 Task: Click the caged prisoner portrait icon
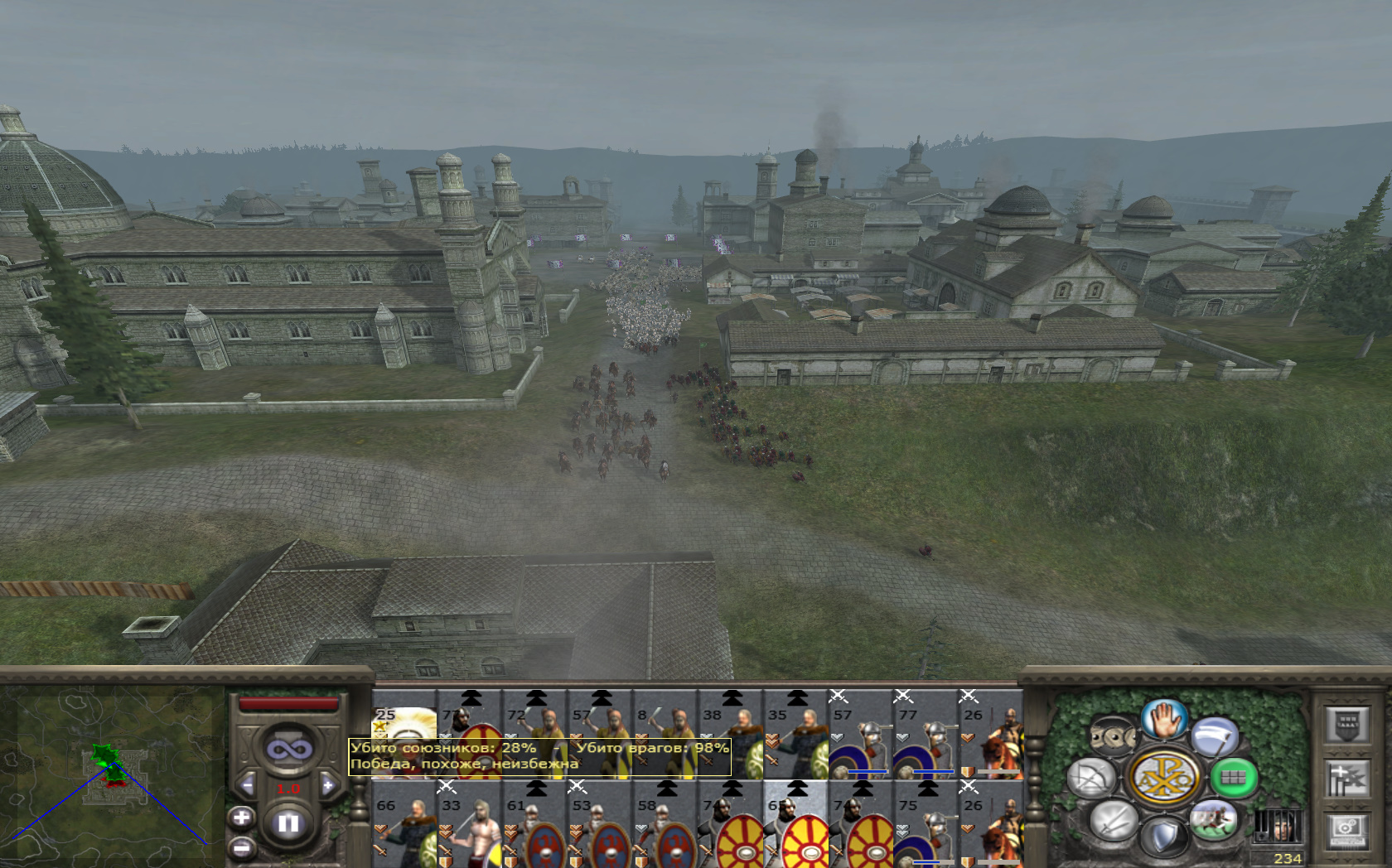tap(1277, 826)
